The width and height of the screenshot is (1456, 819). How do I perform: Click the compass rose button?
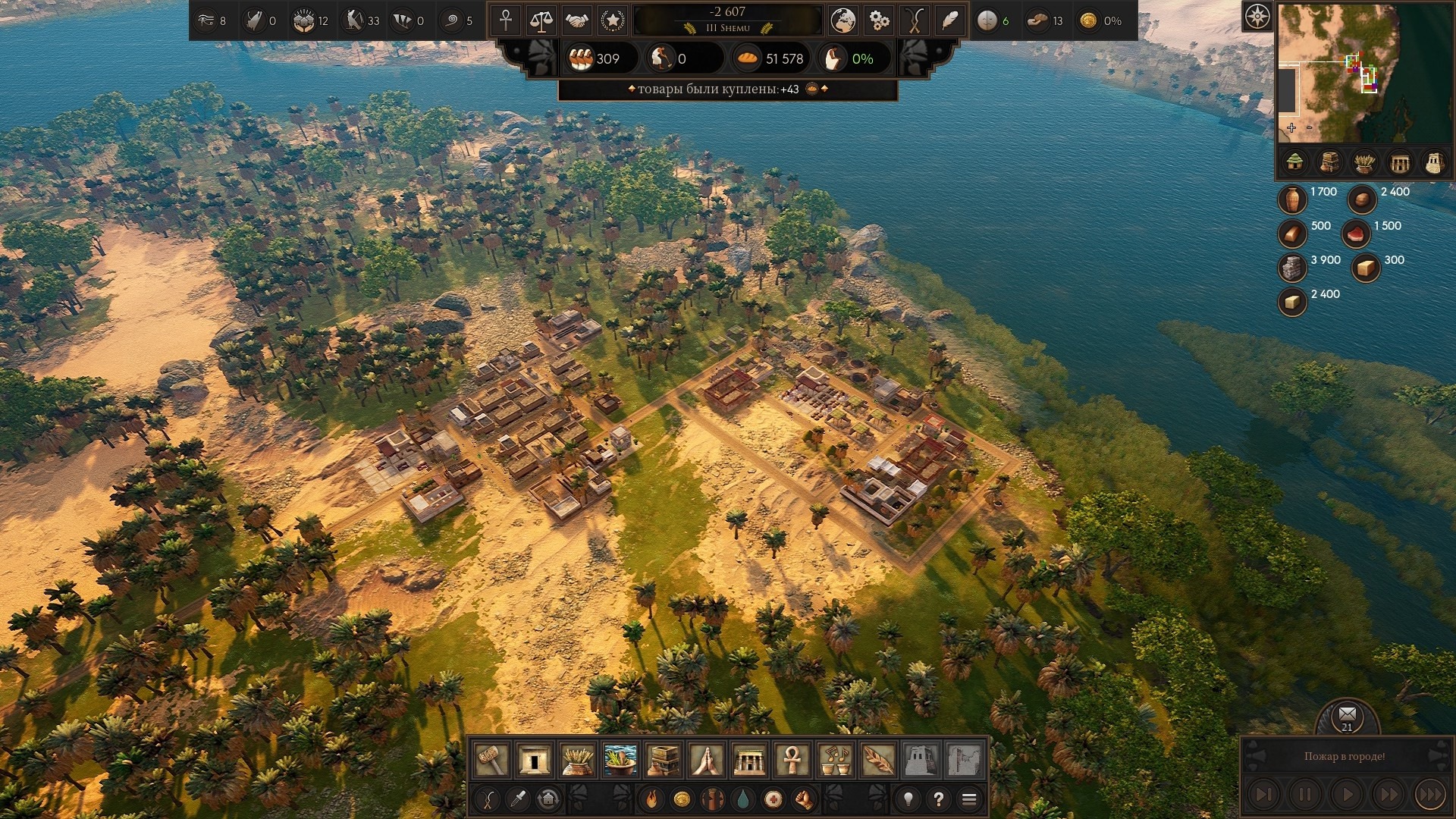pos(1257,16)
